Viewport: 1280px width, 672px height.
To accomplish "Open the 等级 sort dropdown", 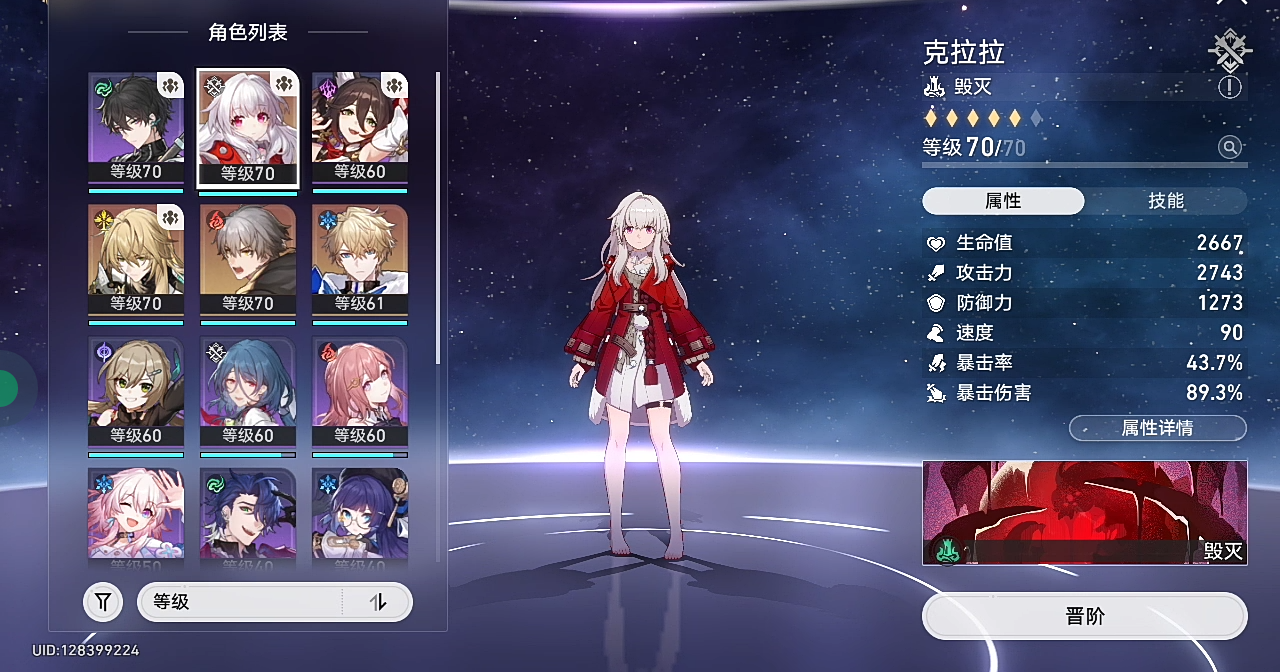I will pos(240,602).
